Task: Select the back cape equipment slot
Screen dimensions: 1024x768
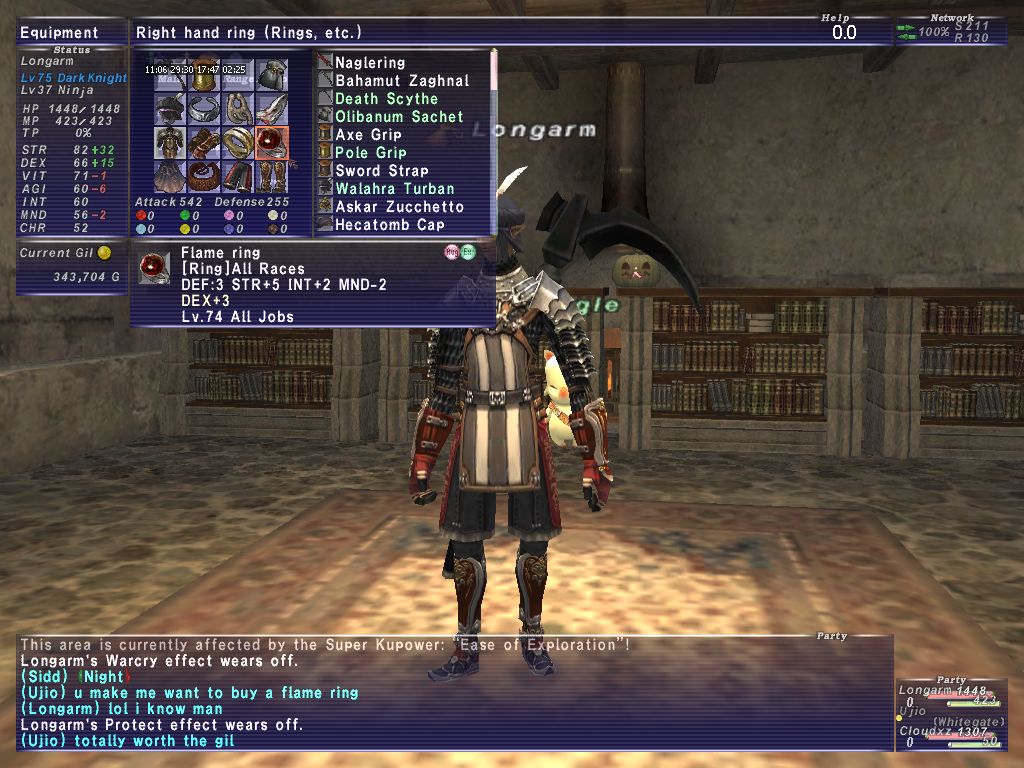Action: click(x=171, y=177)
